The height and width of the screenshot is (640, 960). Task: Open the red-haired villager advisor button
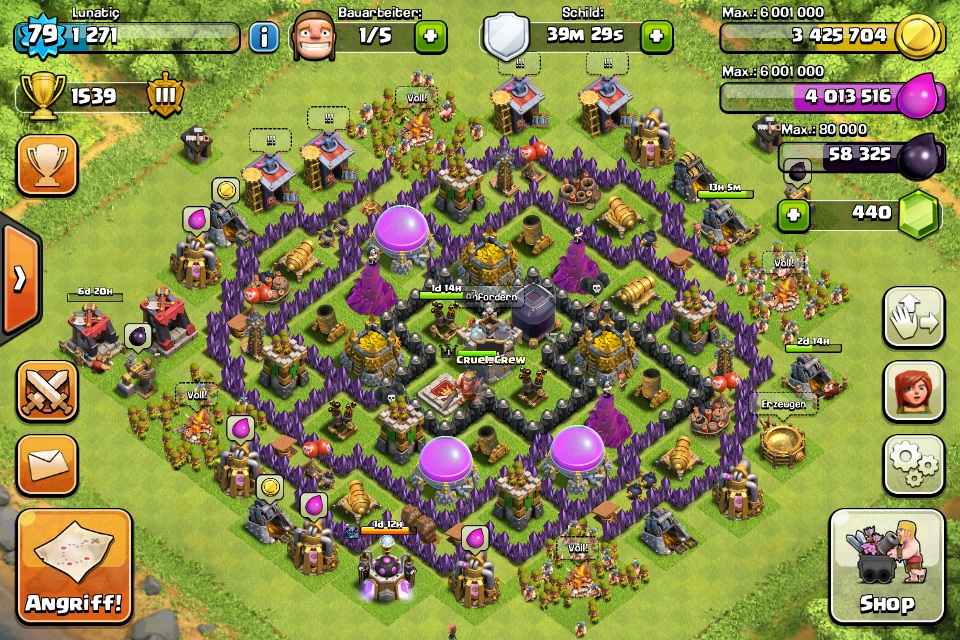tap(914, 391)
